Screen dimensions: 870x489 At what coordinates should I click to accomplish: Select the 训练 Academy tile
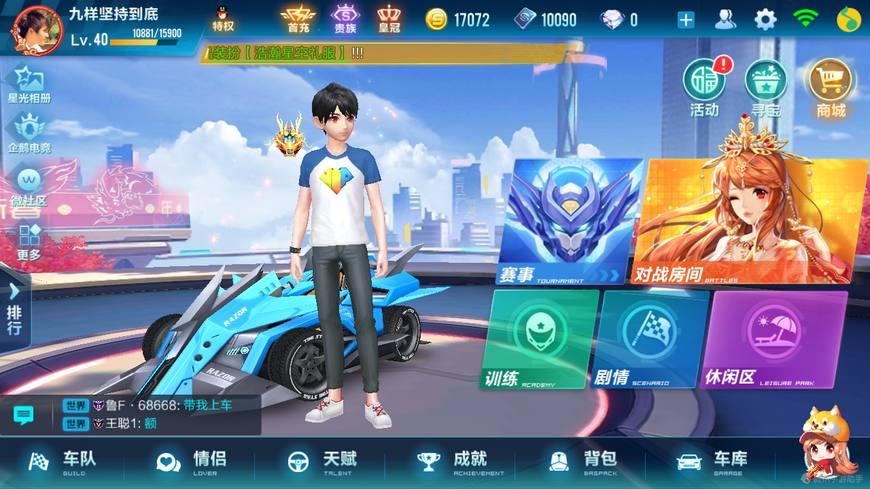(x=540, y=338)
